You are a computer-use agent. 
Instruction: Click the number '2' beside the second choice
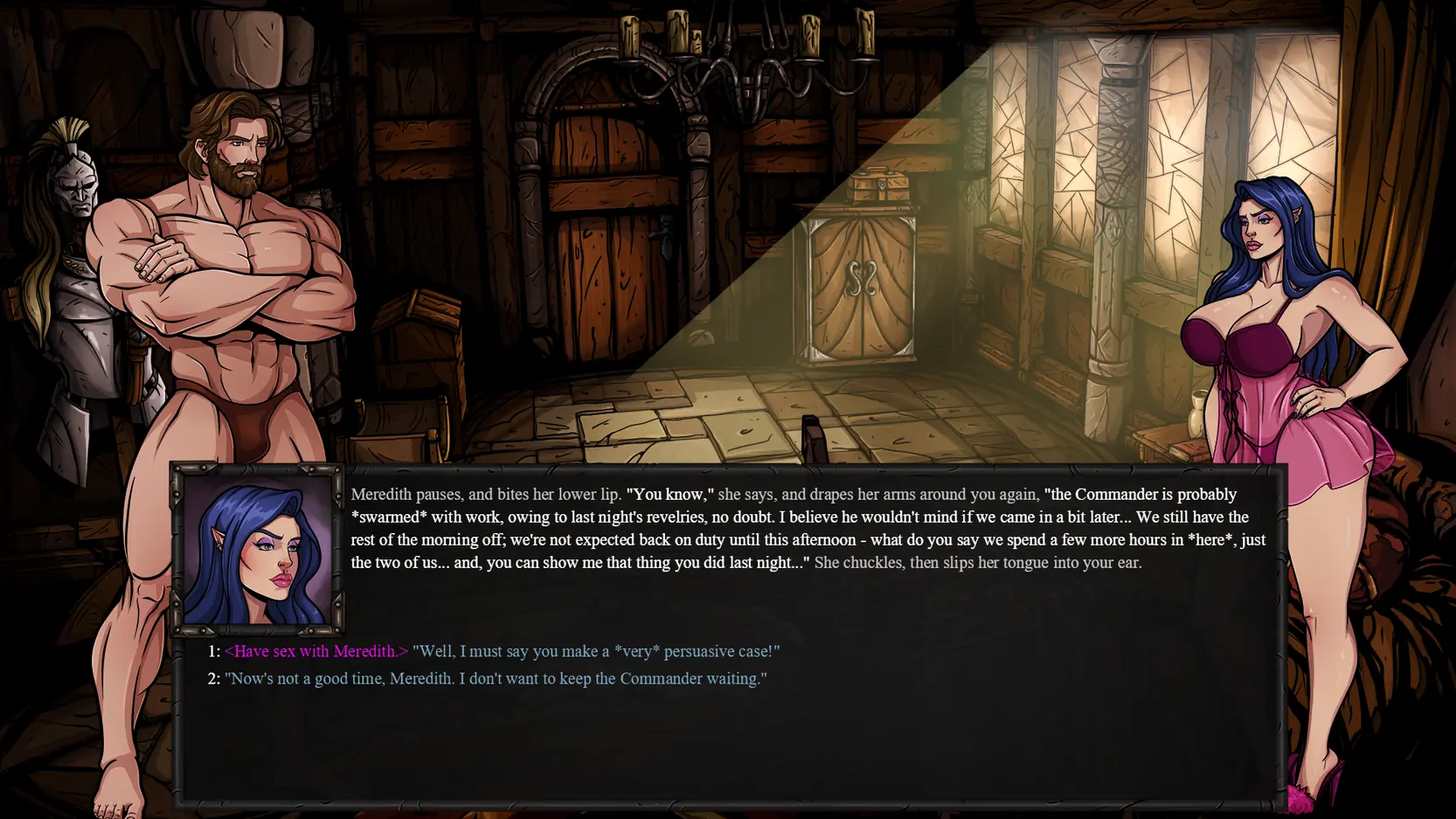[212, 678]
